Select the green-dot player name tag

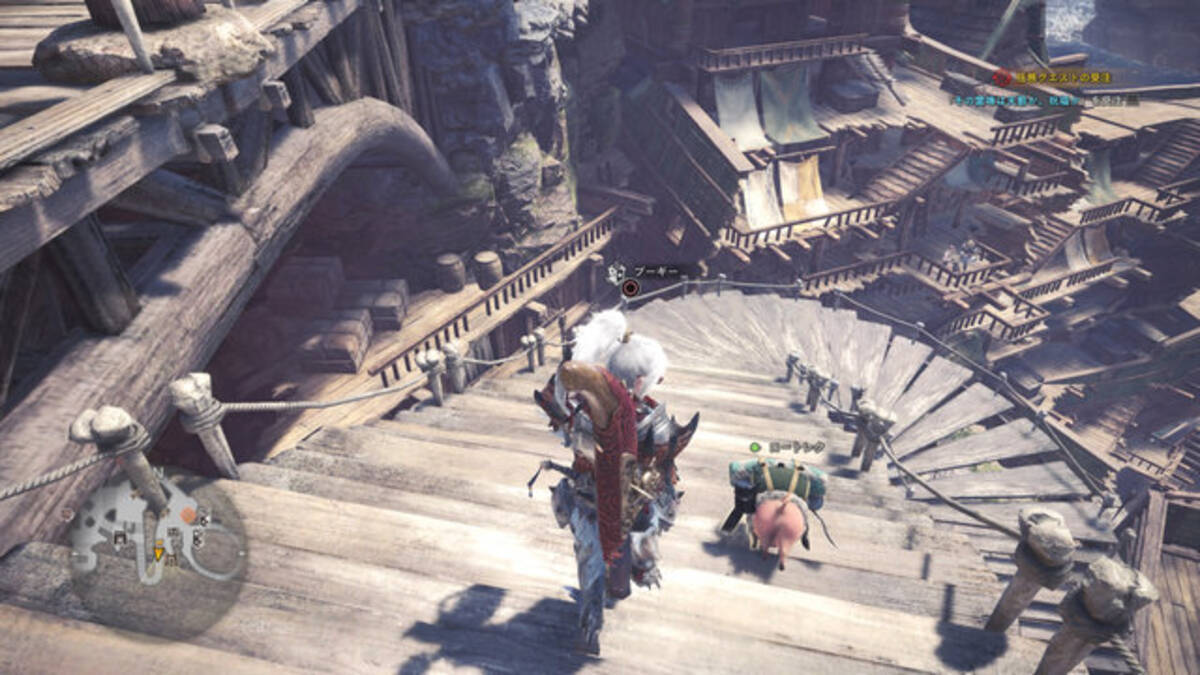[790, 447]
